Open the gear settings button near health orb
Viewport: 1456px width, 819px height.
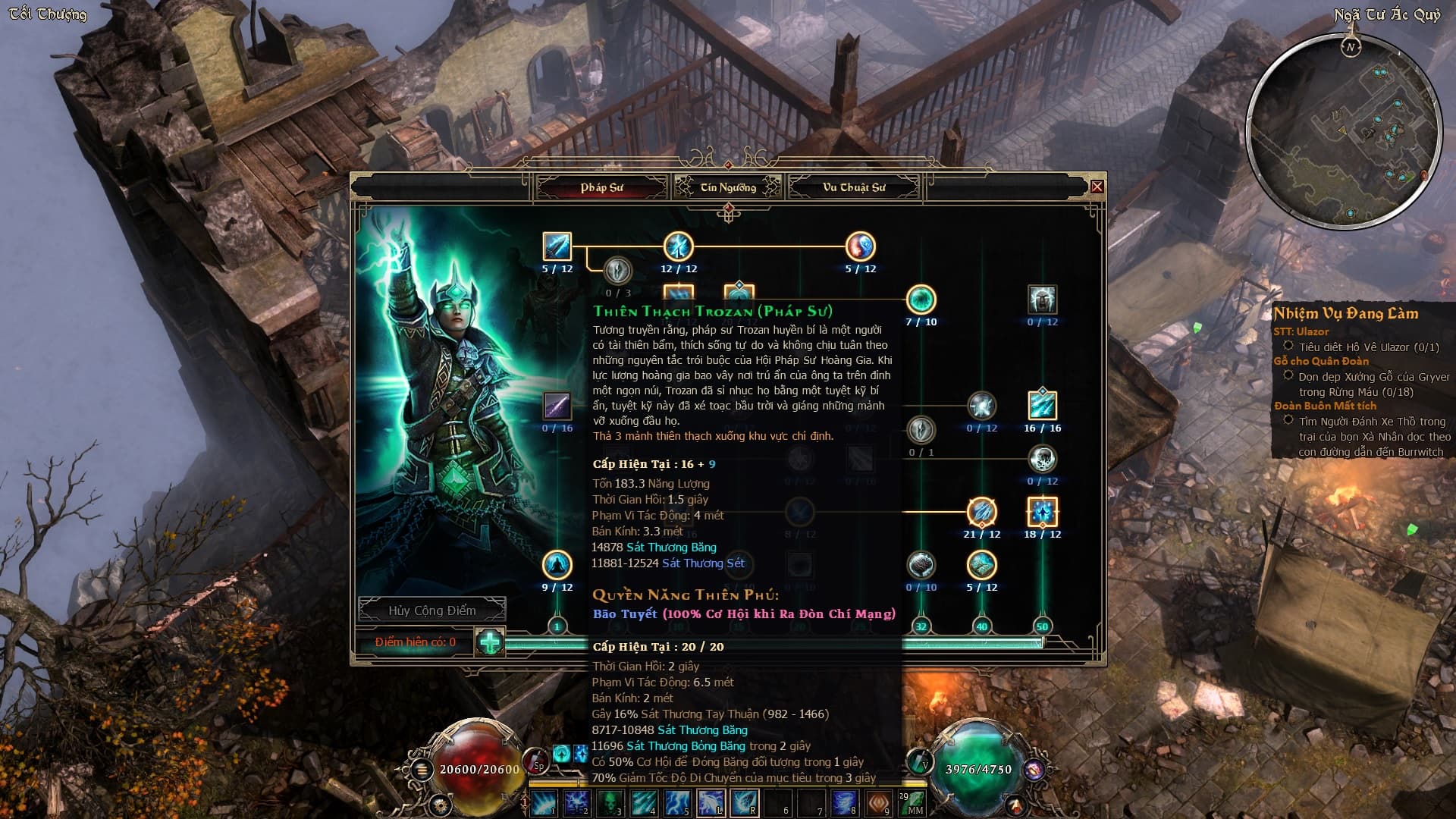pyautogui.click(x=439, y=805)
